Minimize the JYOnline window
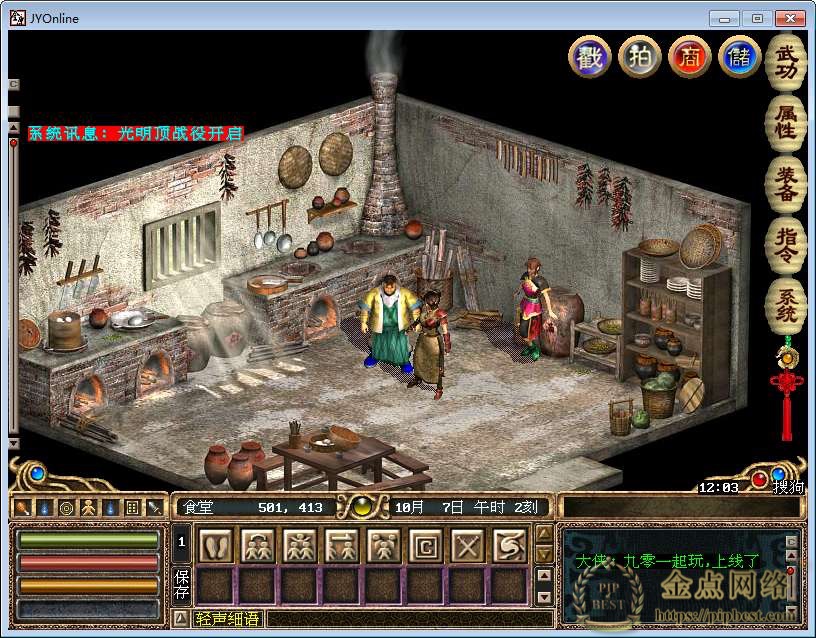816x638 pixels. tap(725, 18)
